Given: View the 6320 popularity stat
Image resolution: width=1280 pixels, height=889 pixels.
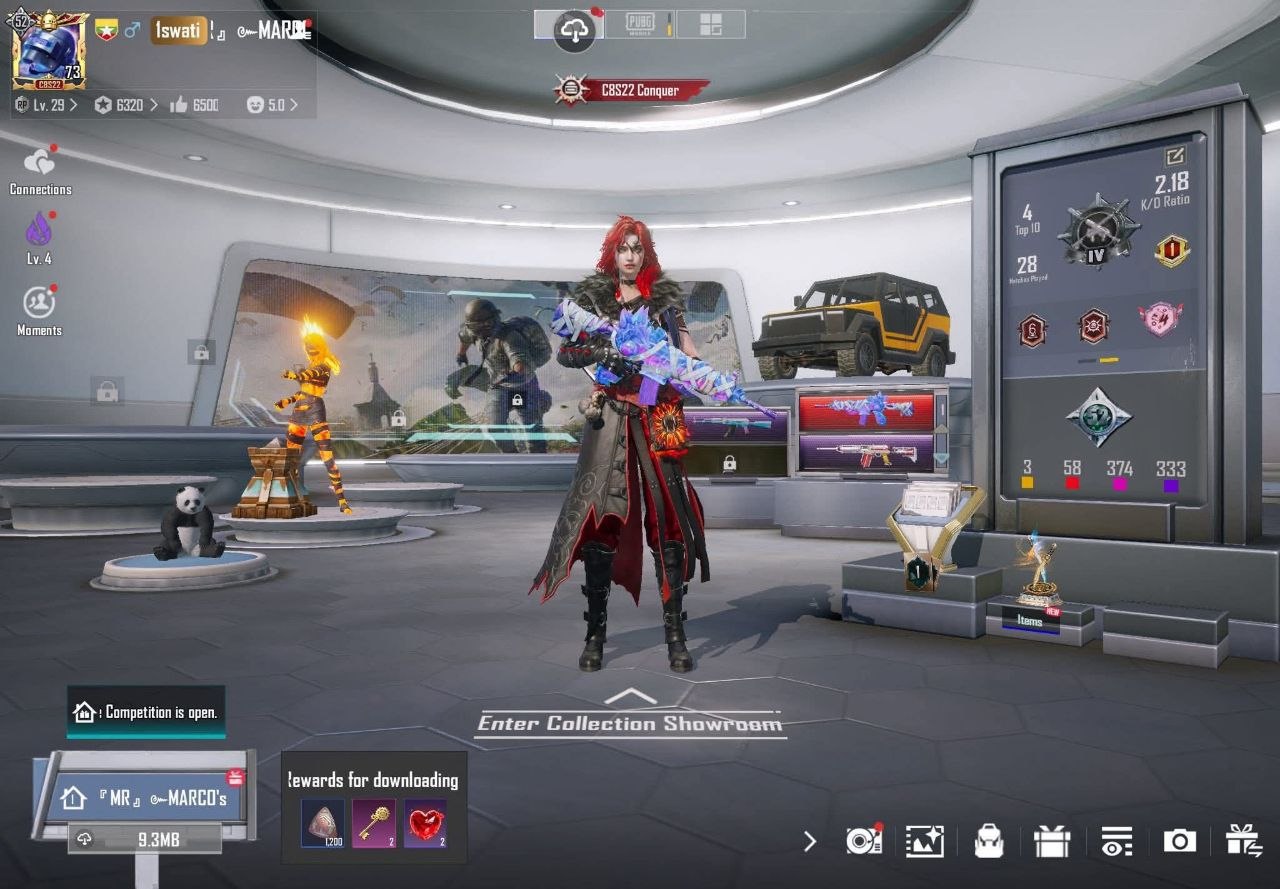Looking at the screenshot, I should click(126, 104).
